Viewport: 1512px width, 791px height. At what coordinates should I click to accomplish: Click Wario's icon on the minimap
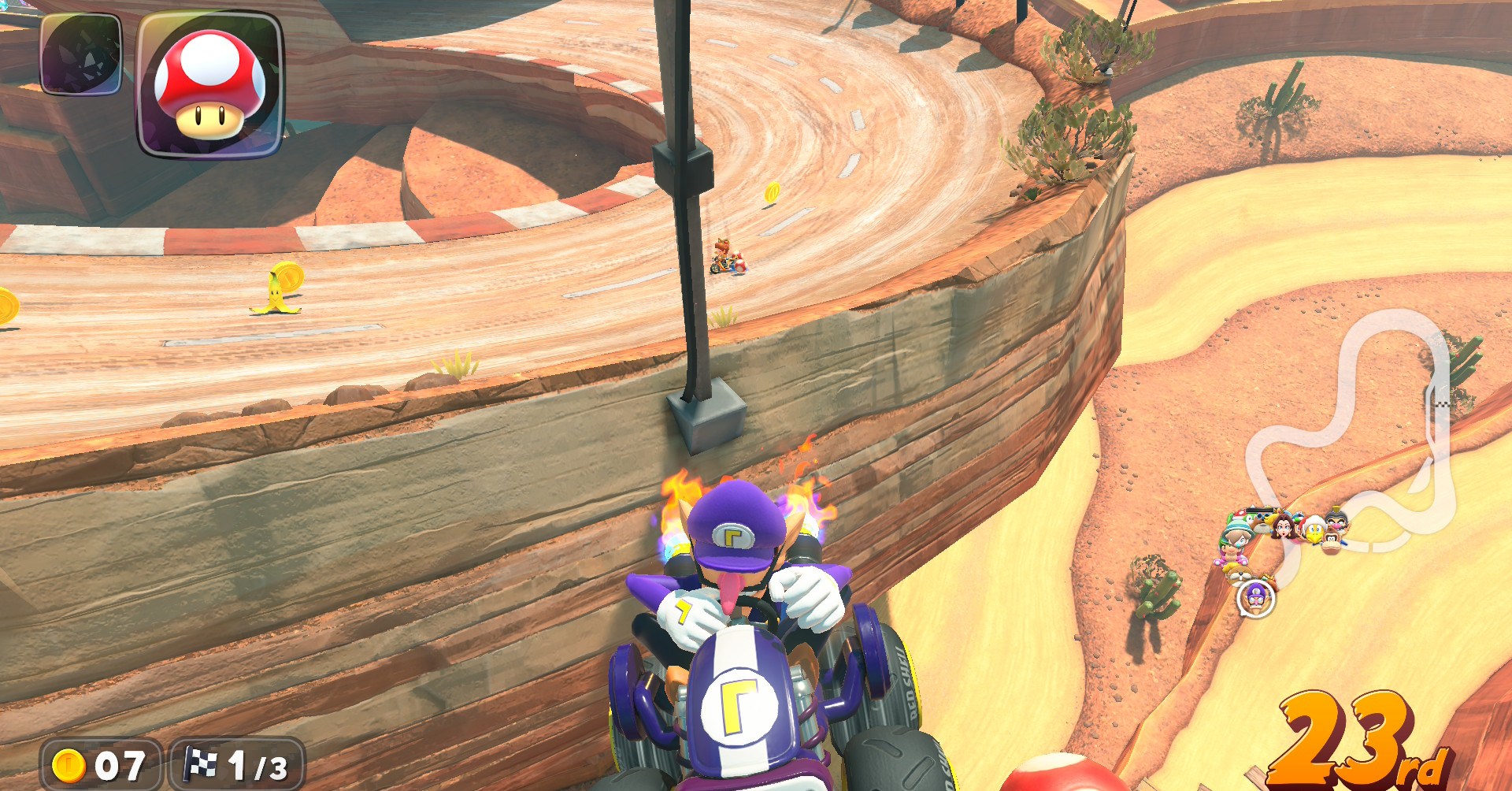coord(1338,523)
